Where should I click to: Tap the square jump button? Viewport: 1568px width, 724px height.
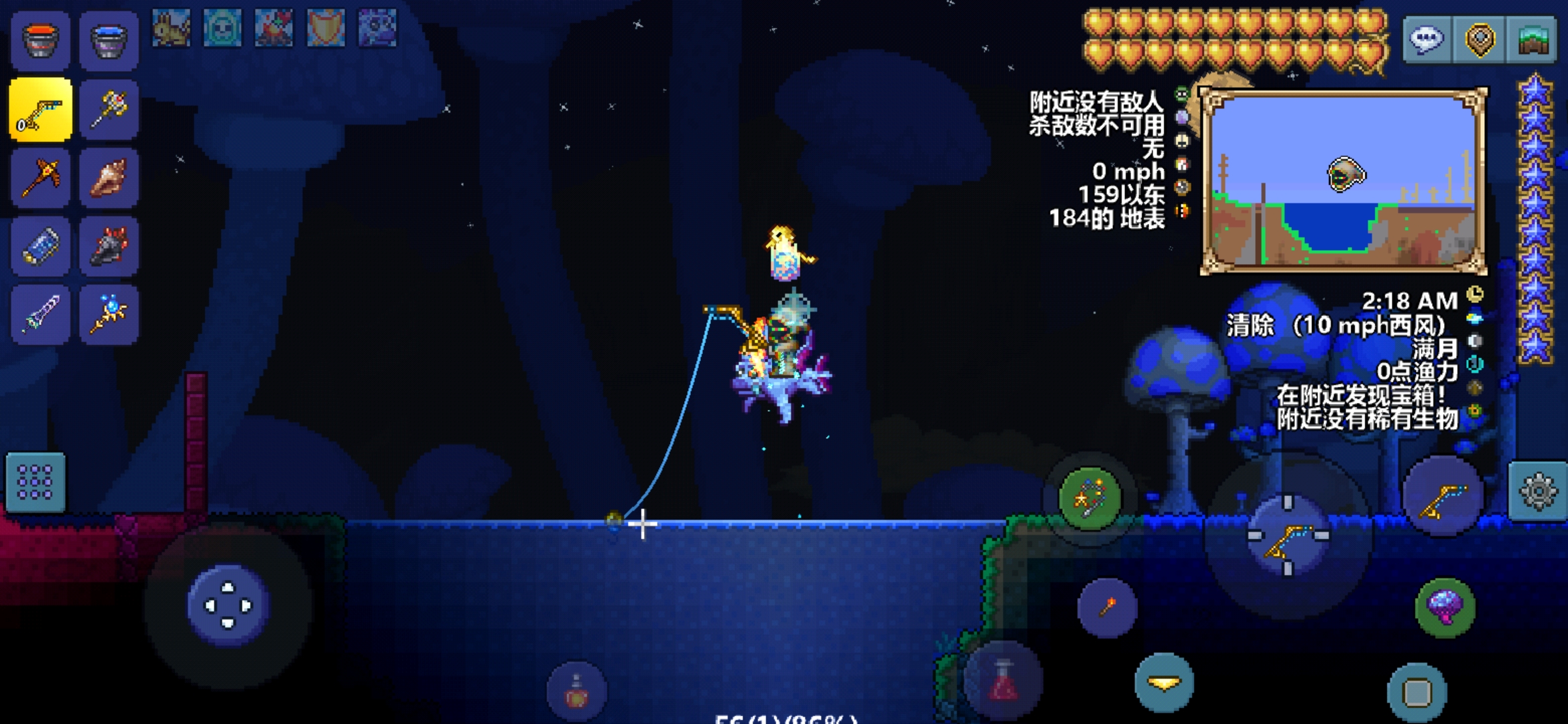pyautogui.click(x=1417, y=692)
